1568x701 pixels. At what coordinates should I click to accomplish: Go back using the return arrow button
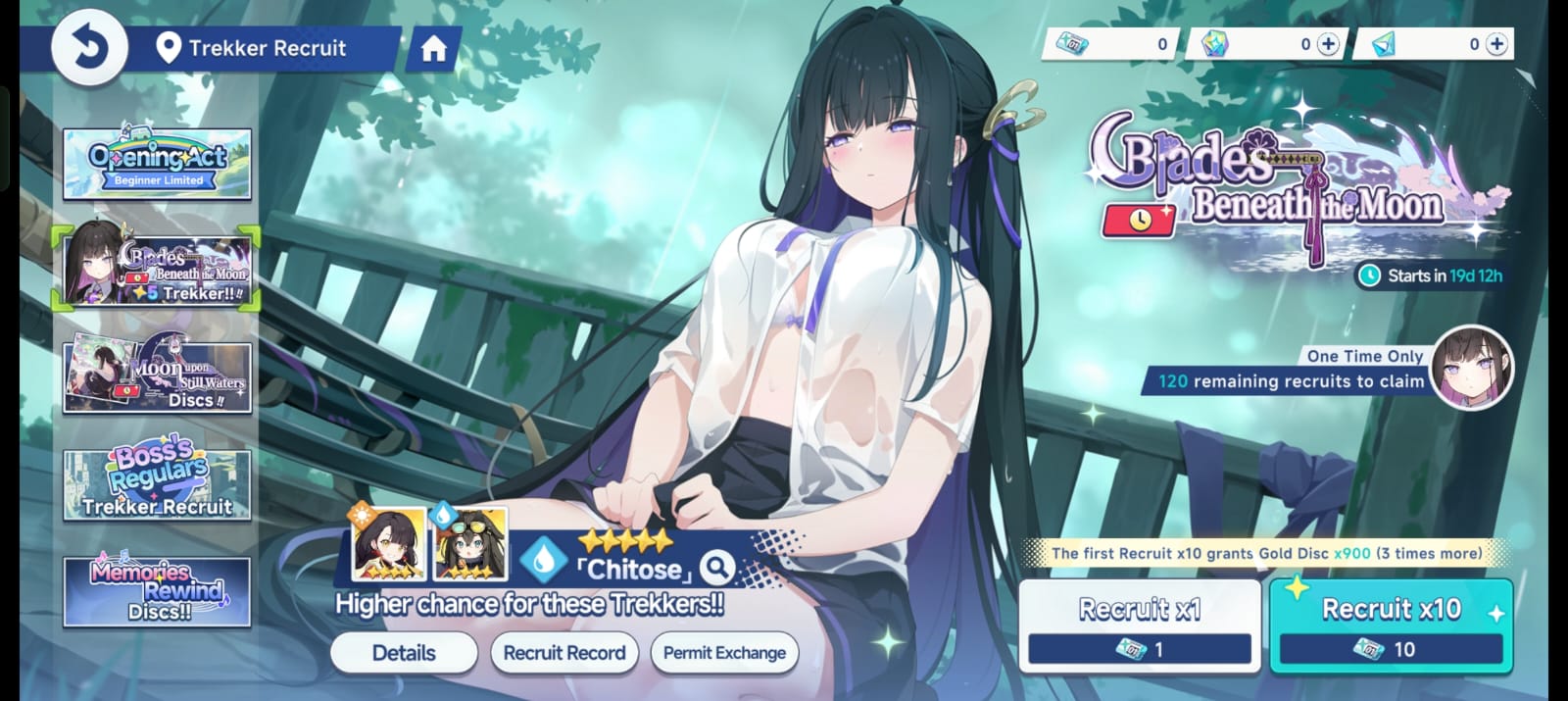point(89,48)
